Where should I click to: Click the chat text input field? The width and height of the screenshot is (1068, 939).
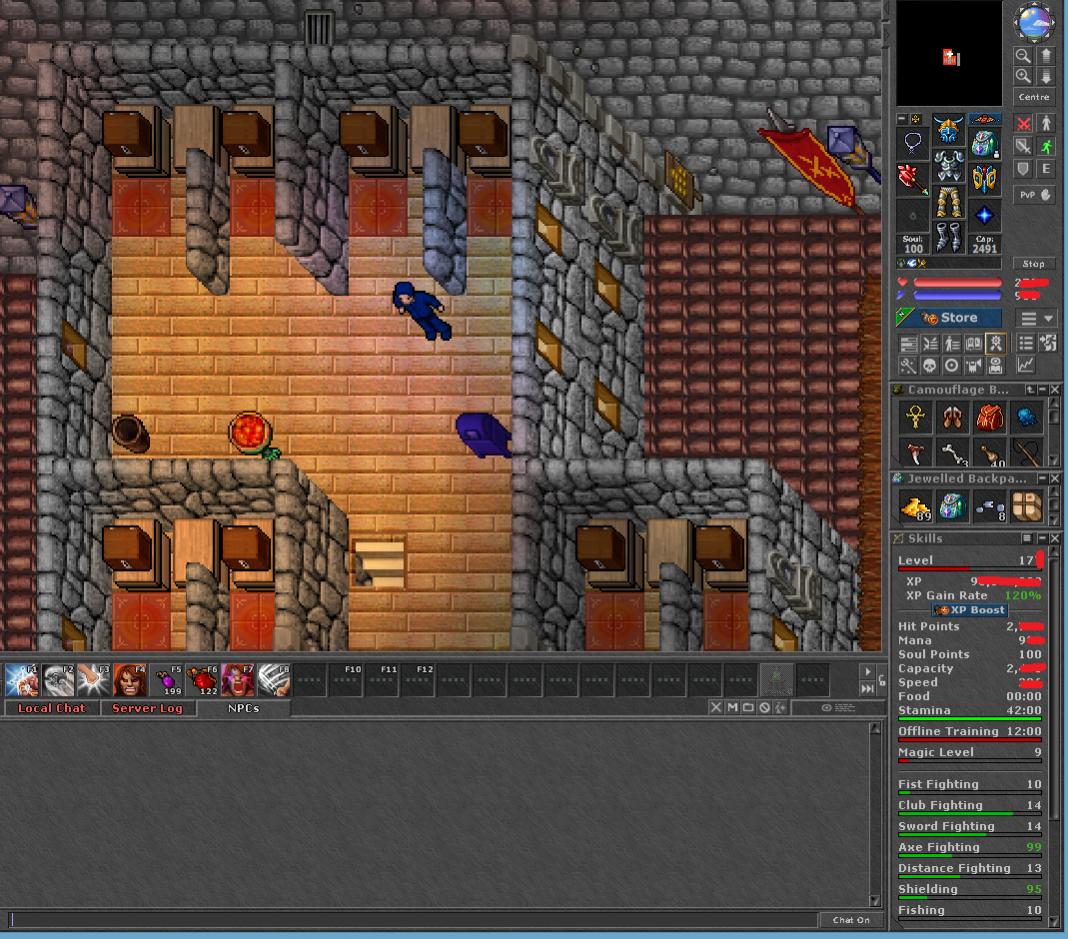tap(410, 920)
